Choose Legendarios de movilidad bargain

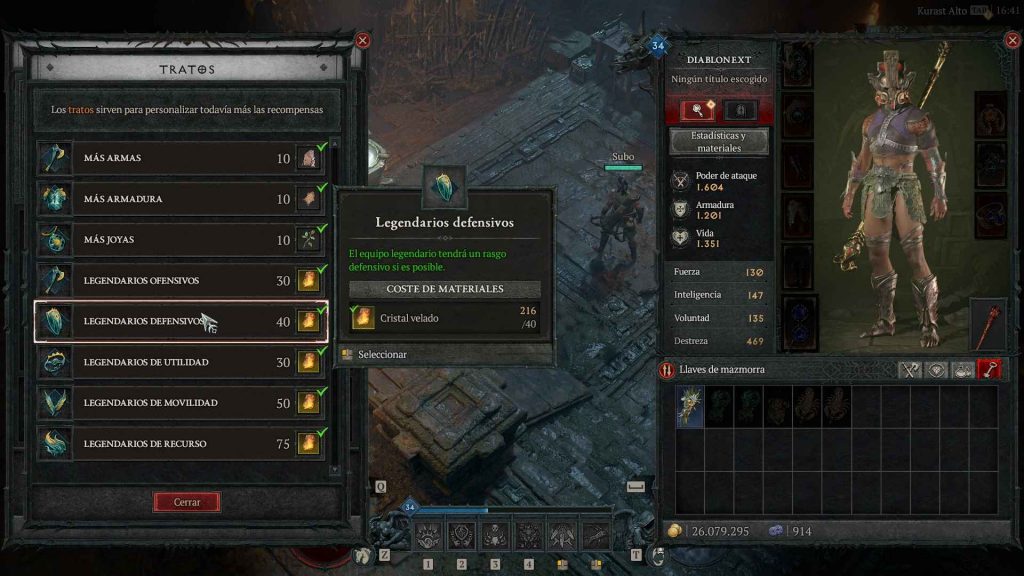pyautogui.click(x=180, y=403)
